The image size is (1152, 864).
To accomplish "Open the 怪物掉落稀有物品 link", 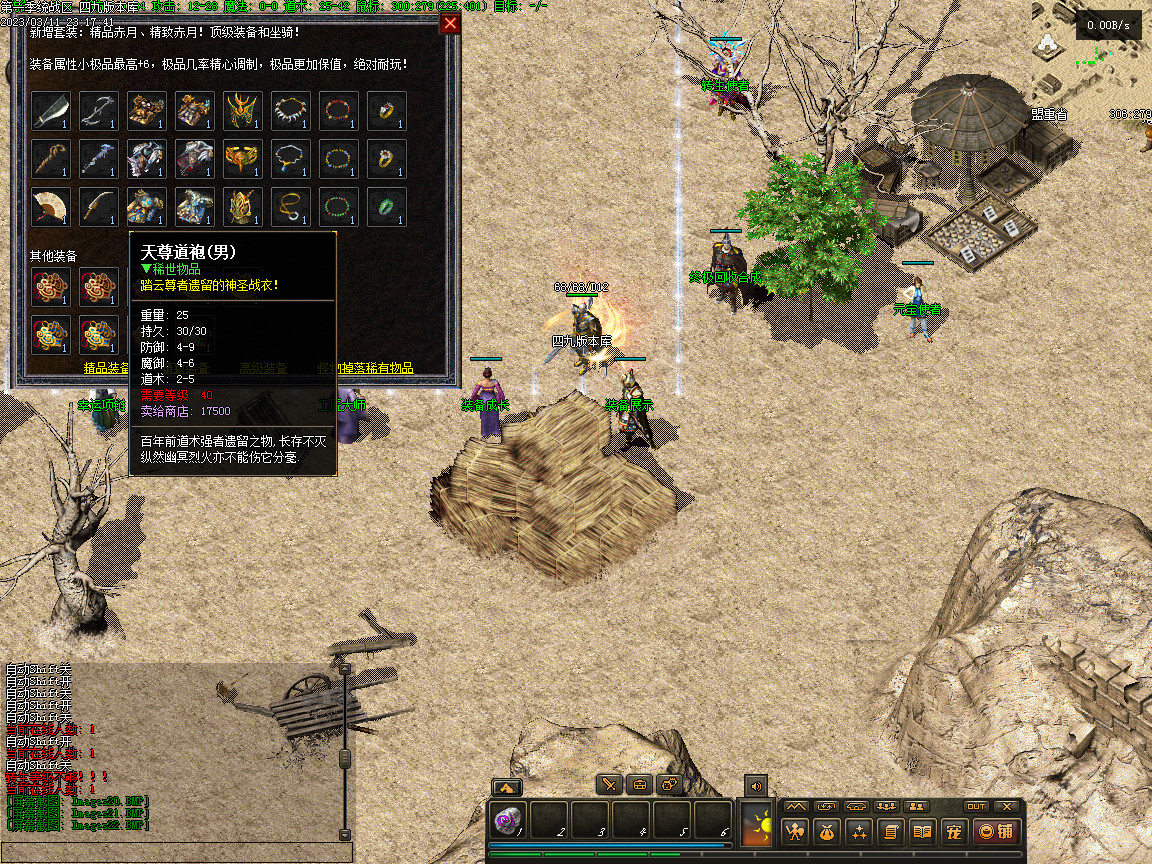I will 366,368.
